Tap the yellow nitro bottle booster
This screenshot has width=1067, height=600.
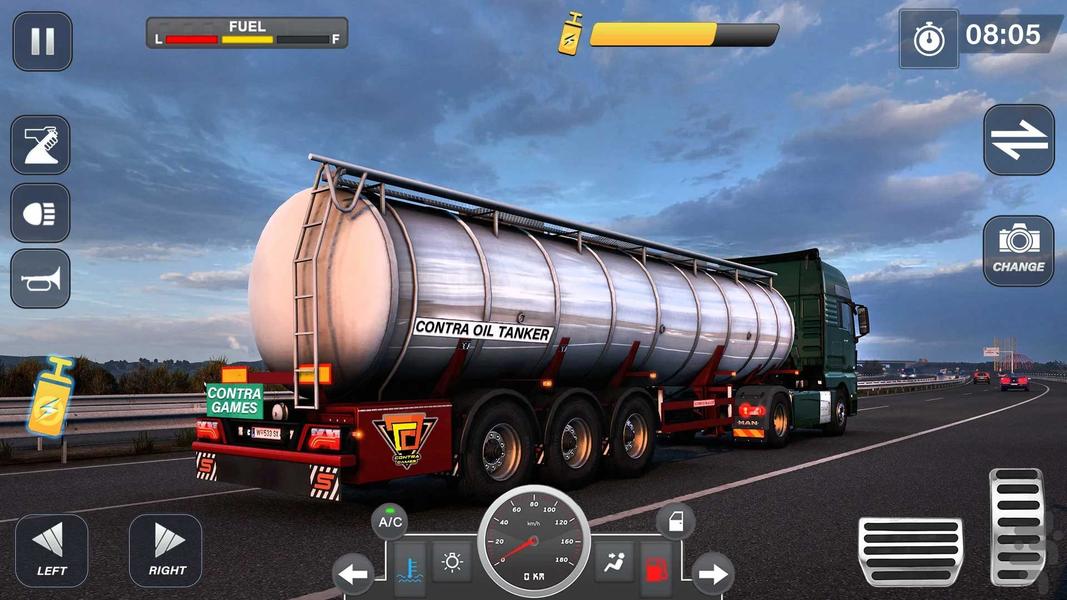pos(51,396)
